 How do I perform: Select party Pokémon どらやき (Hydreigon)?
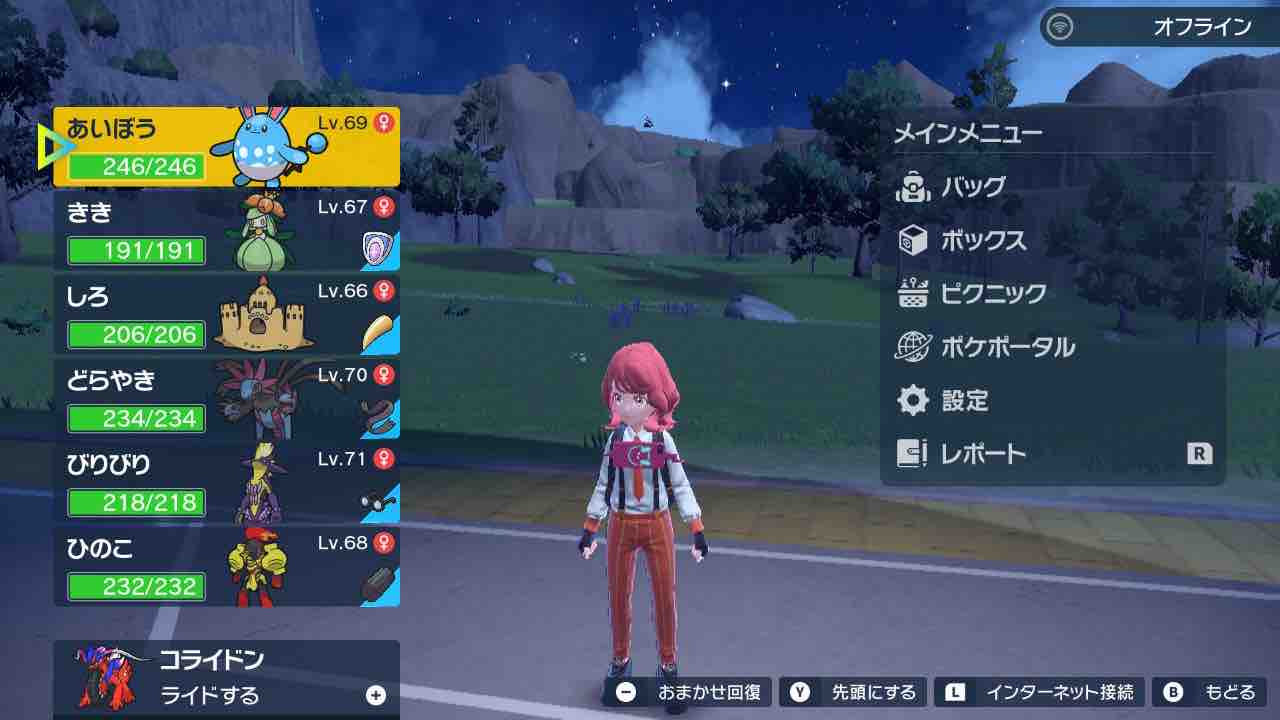click(x=226, y=400)
